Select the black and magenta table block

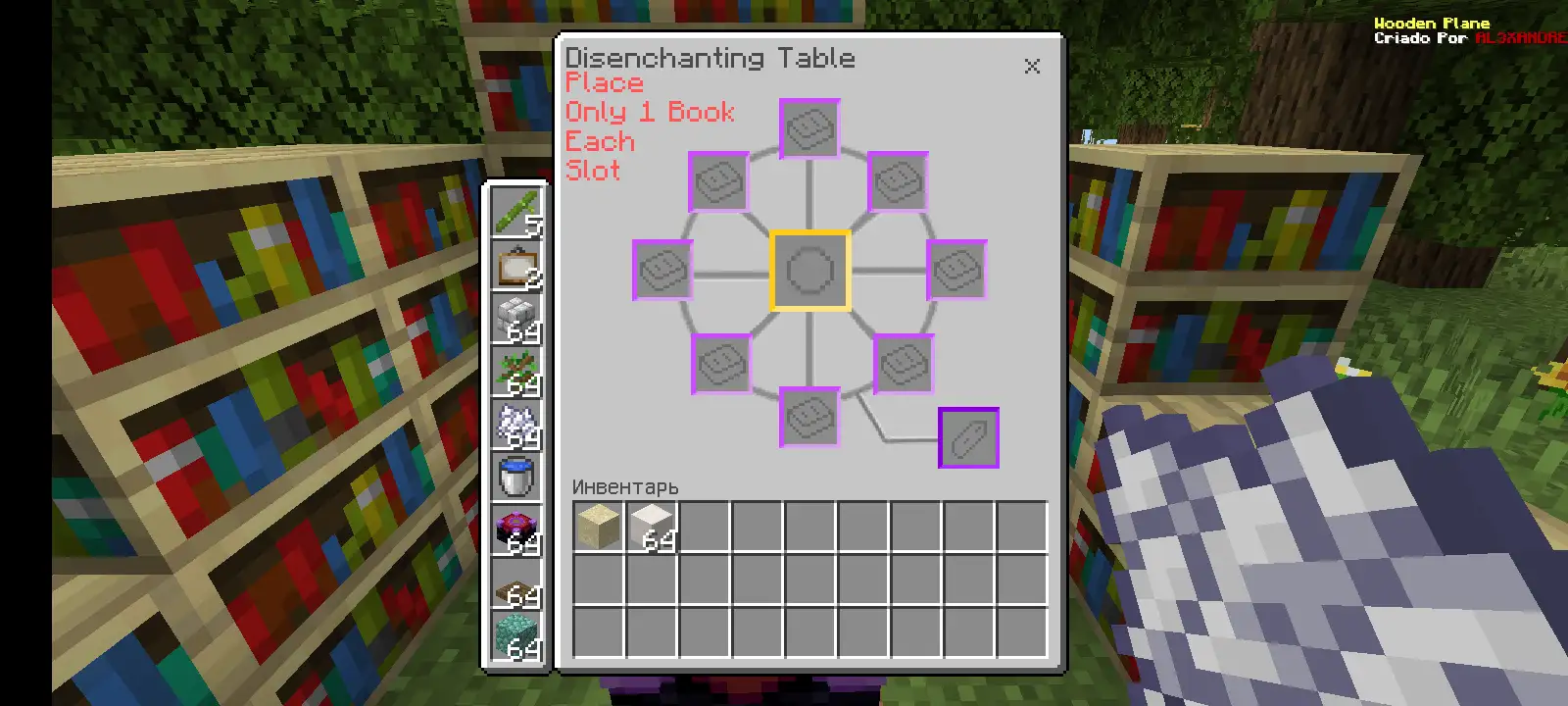pyautogui.click(x=516, y=531)
